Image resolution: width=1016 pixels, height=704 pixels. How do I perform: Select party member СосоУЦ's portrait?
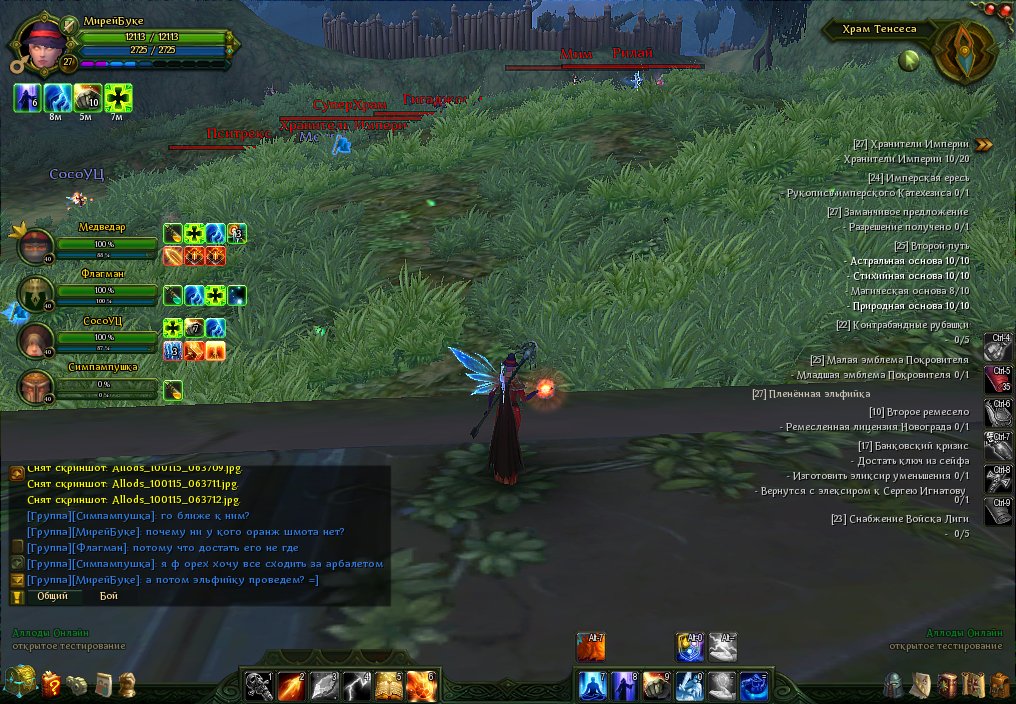click(37, 340)
